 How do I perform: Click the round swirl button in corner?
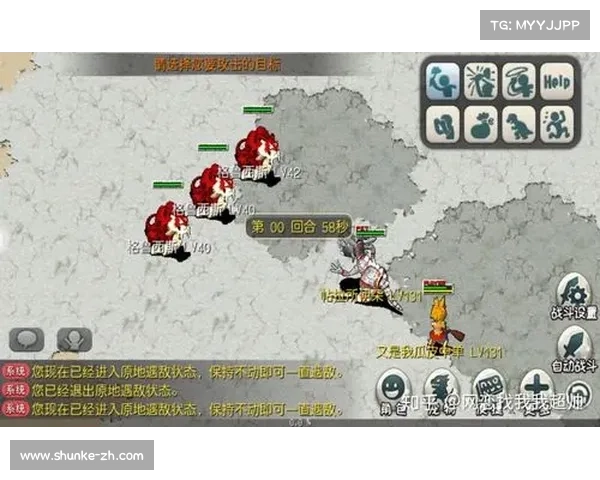[x=577, y=392]
